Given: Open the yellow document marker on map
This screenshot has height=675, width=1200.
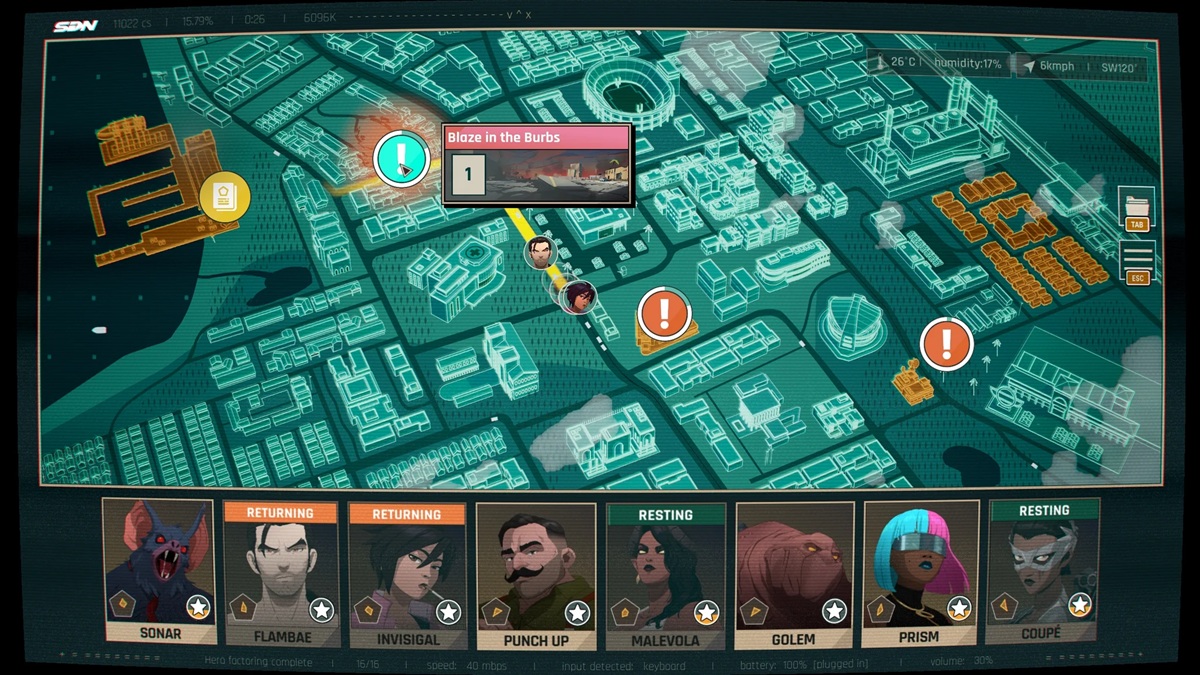Looking at the screenshot, I should pyautogui.click(x=225, y=195).
